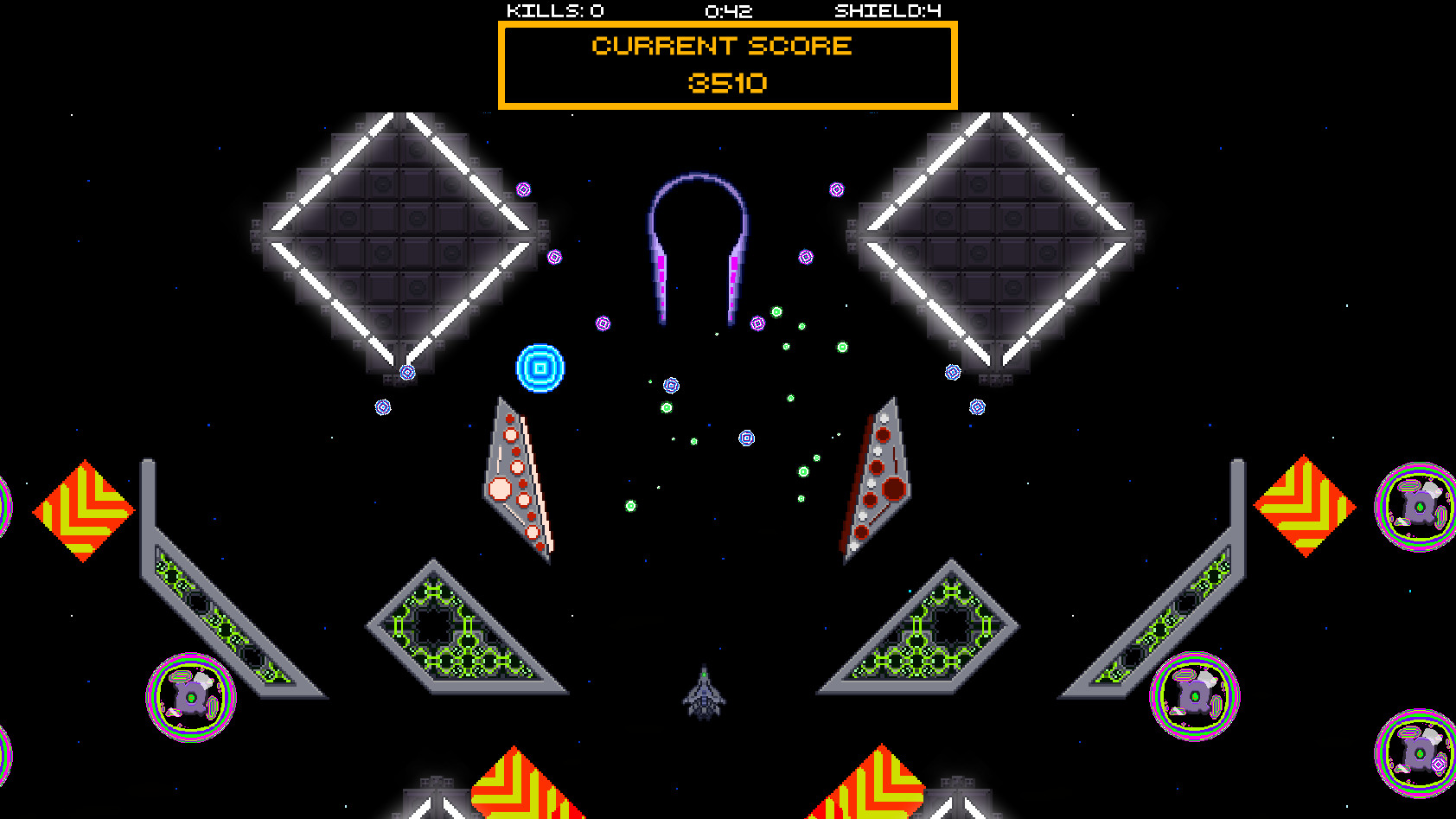Click the alien bumper on the left side
The image size is (1456, 819).
coord(192,694)
